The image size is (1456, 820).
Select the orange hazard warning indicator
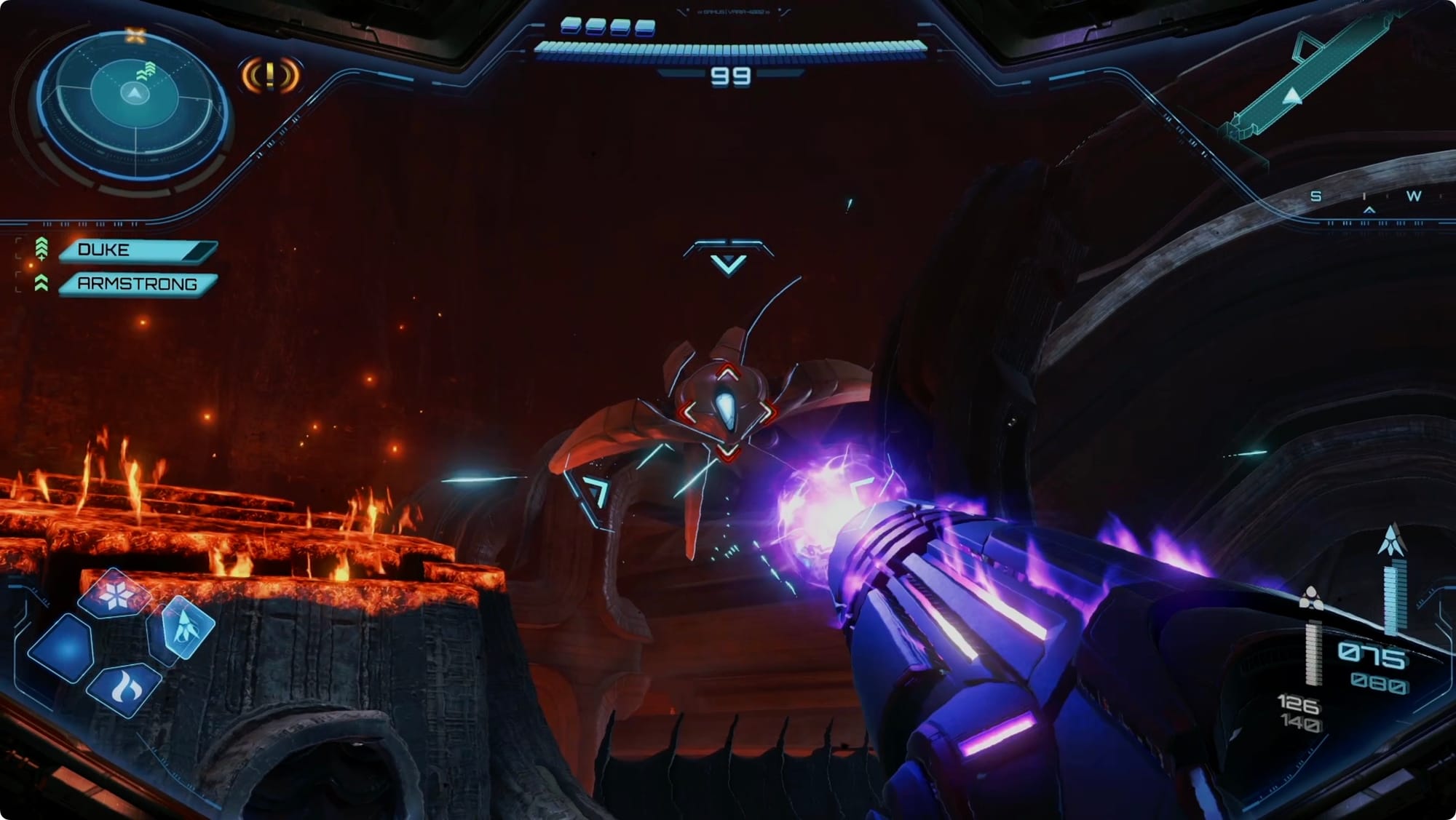[x=270, y=75]
